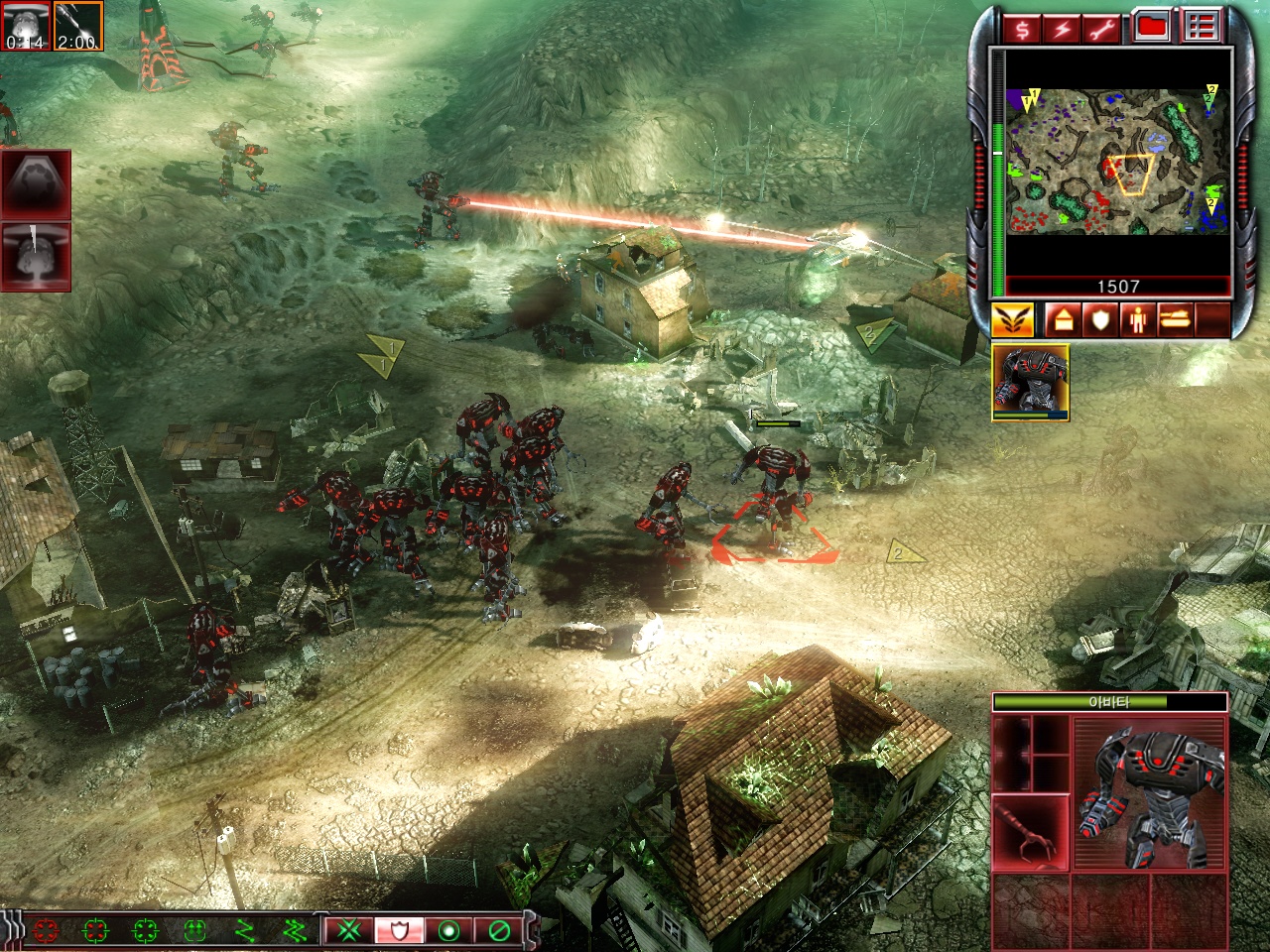The height and width of the screenshot is (952, 1270).
Task: Activate the dome-shaped support power
Action: point(36,183)
